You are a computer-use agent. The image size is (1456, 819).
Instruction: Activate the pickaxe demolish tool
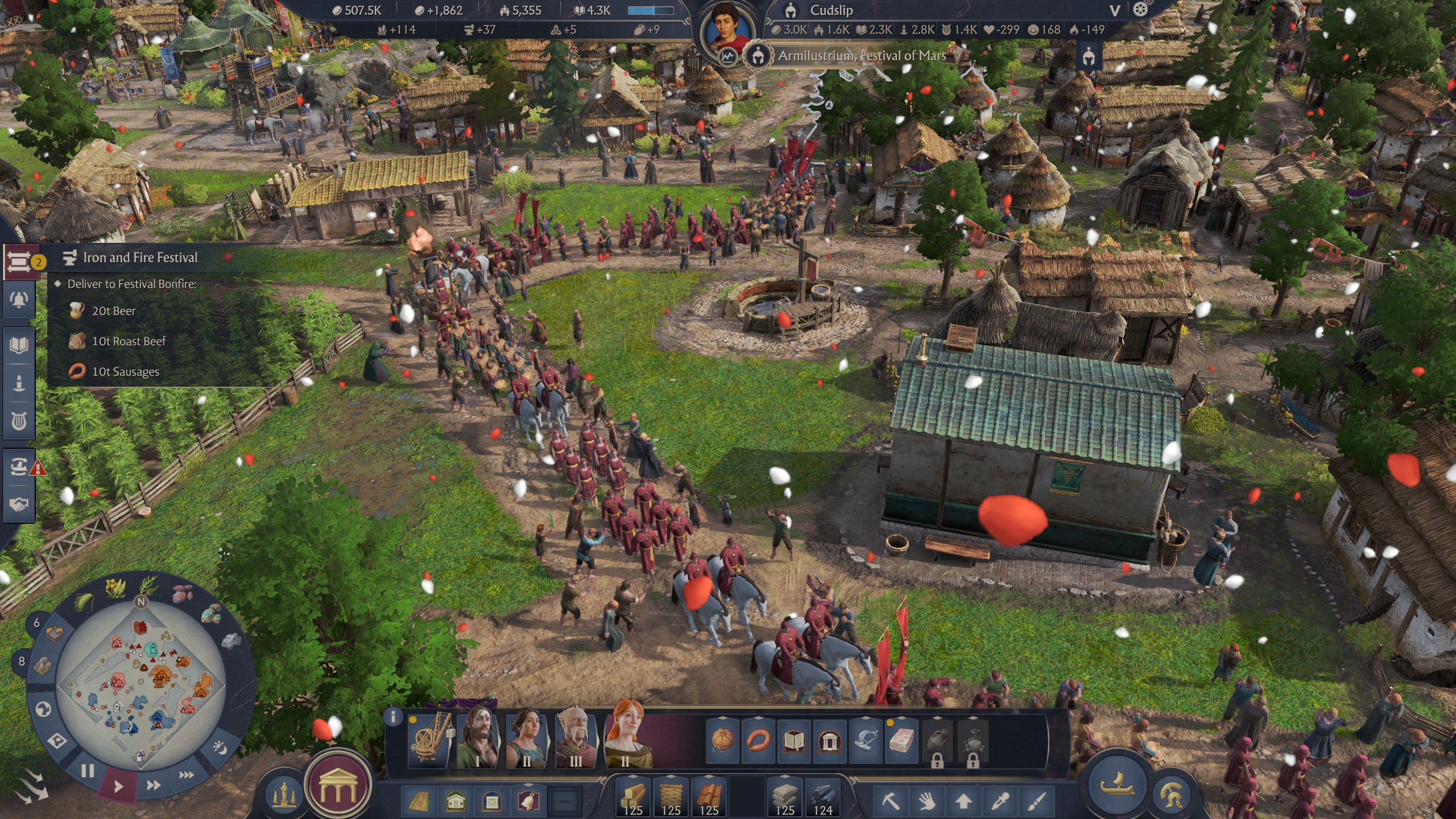891,802
